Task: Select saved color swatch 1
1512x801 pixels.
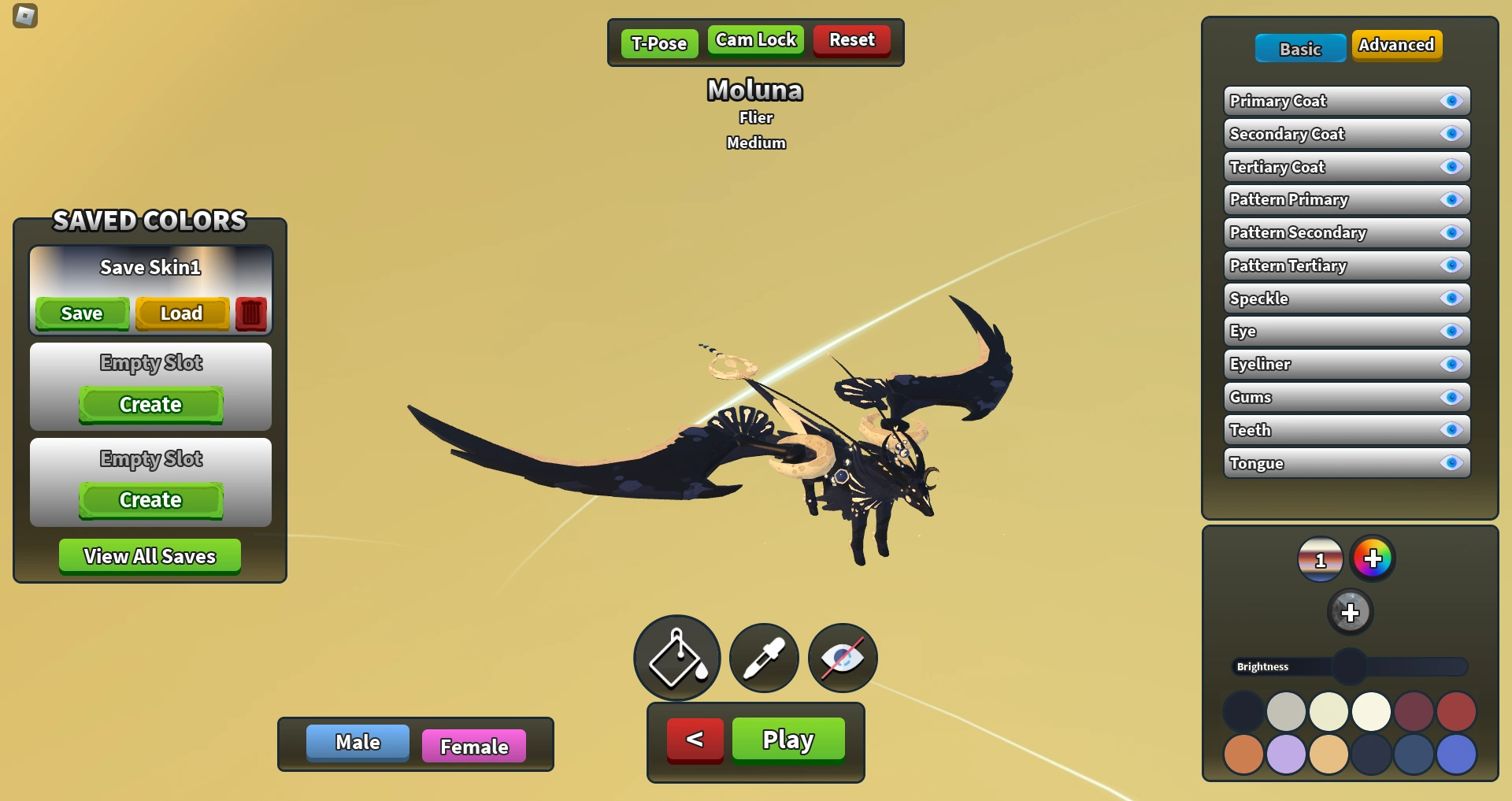Action: tap(1321, 558)
